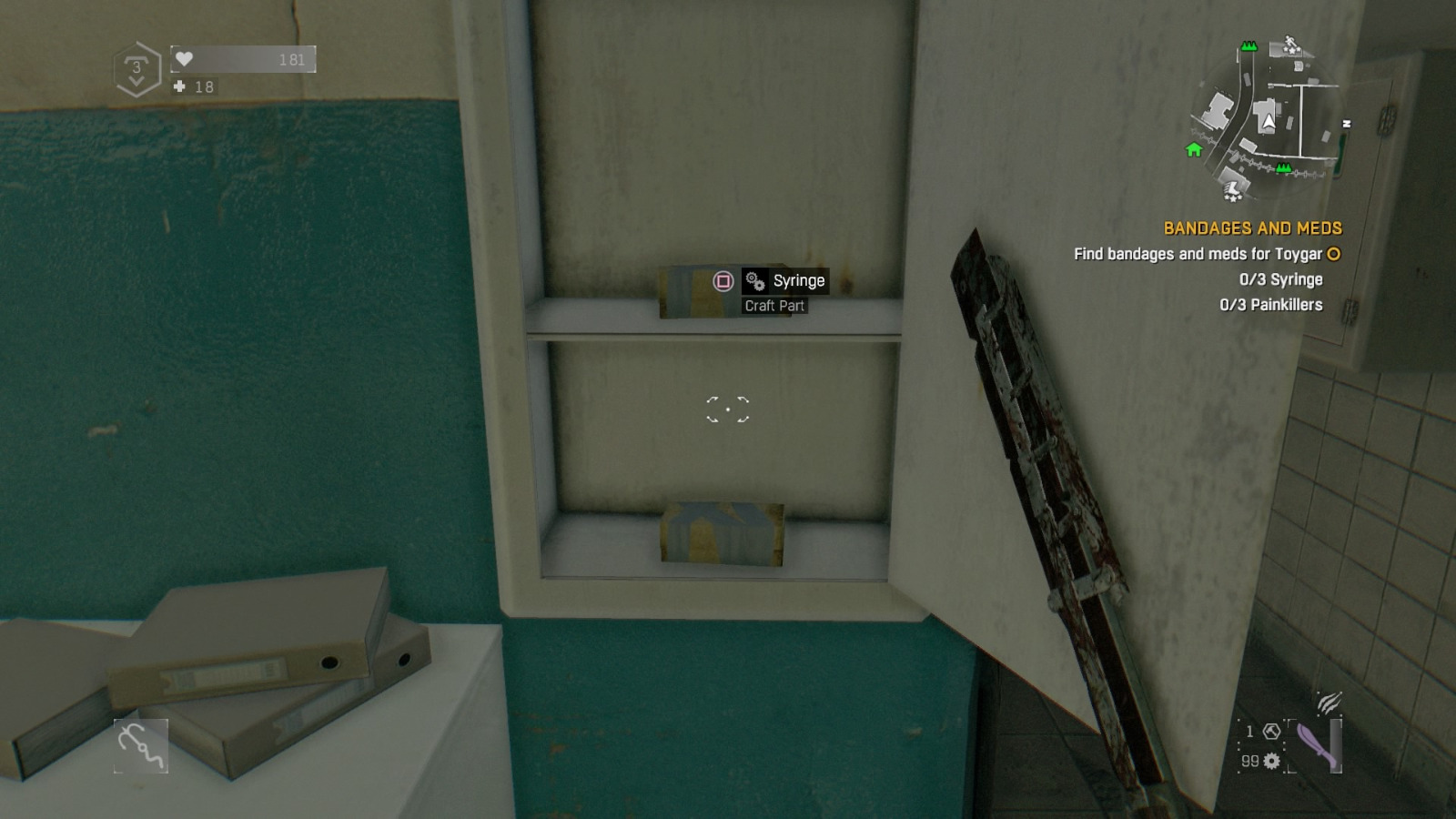Click the player arrow at minimap center
This screenshot has height=819, width=1456.
tap(1269, 122)
